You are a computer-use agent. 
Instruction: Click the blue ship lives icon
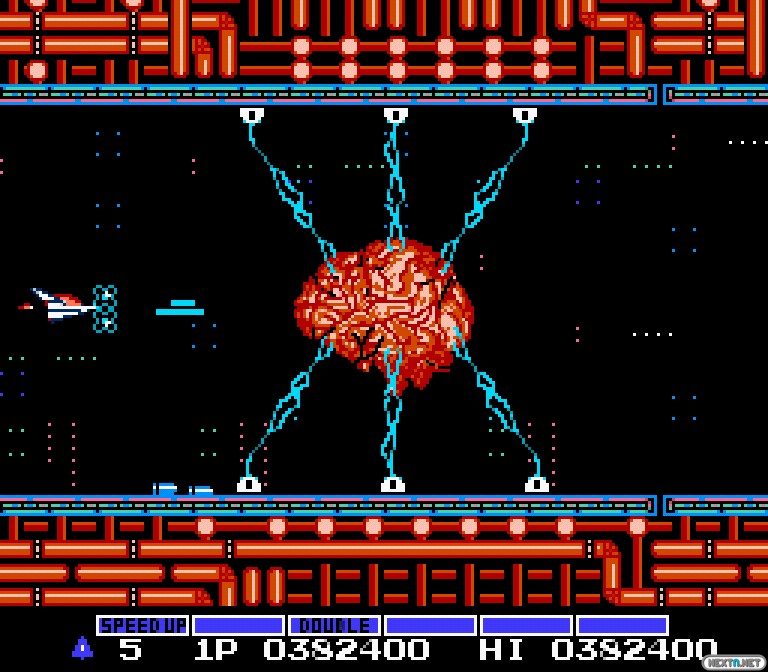(82, 648)
